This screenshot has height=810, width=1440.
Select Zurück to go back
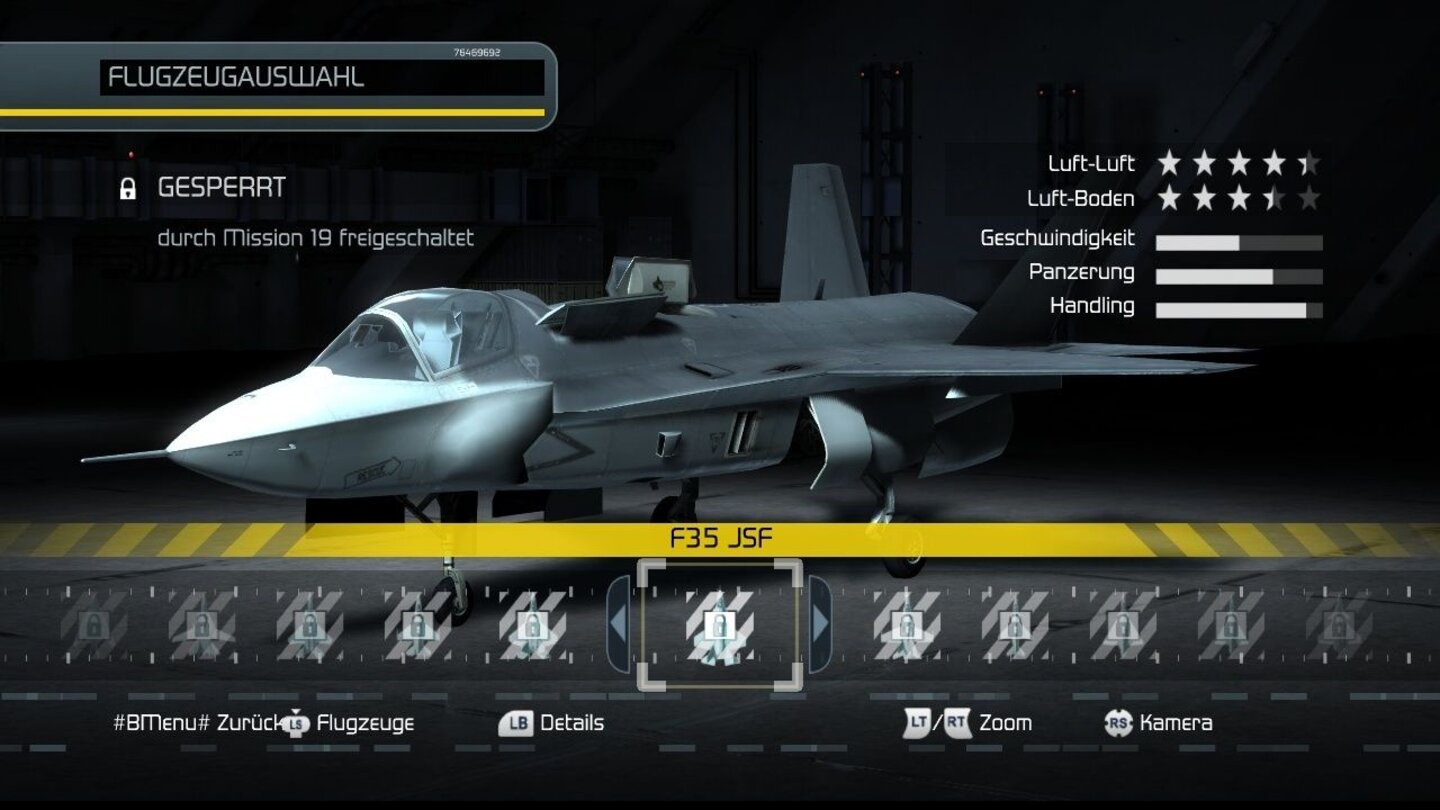pos(247,723)
